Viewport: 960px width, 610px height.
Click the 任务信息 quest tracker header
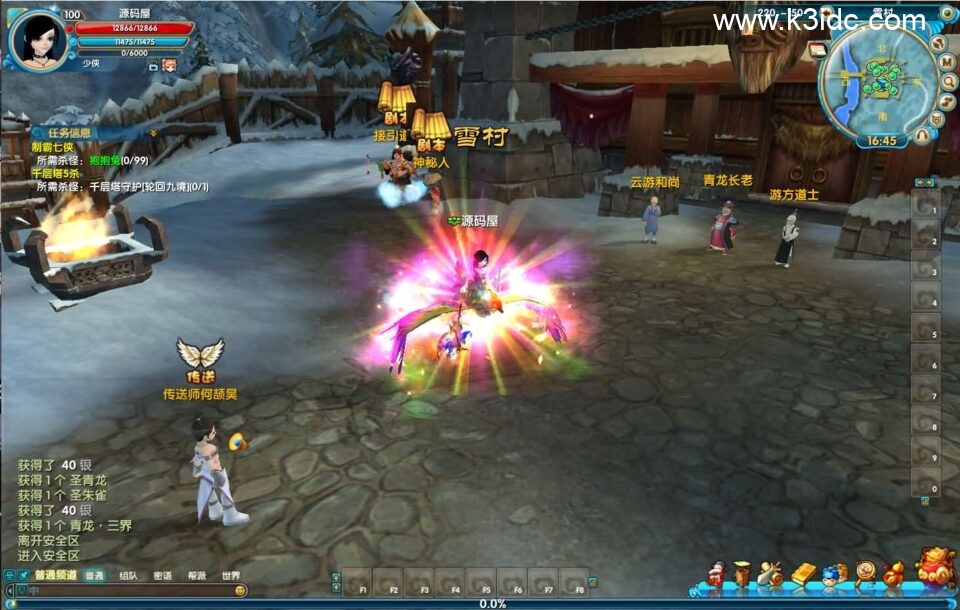[67, 132]
